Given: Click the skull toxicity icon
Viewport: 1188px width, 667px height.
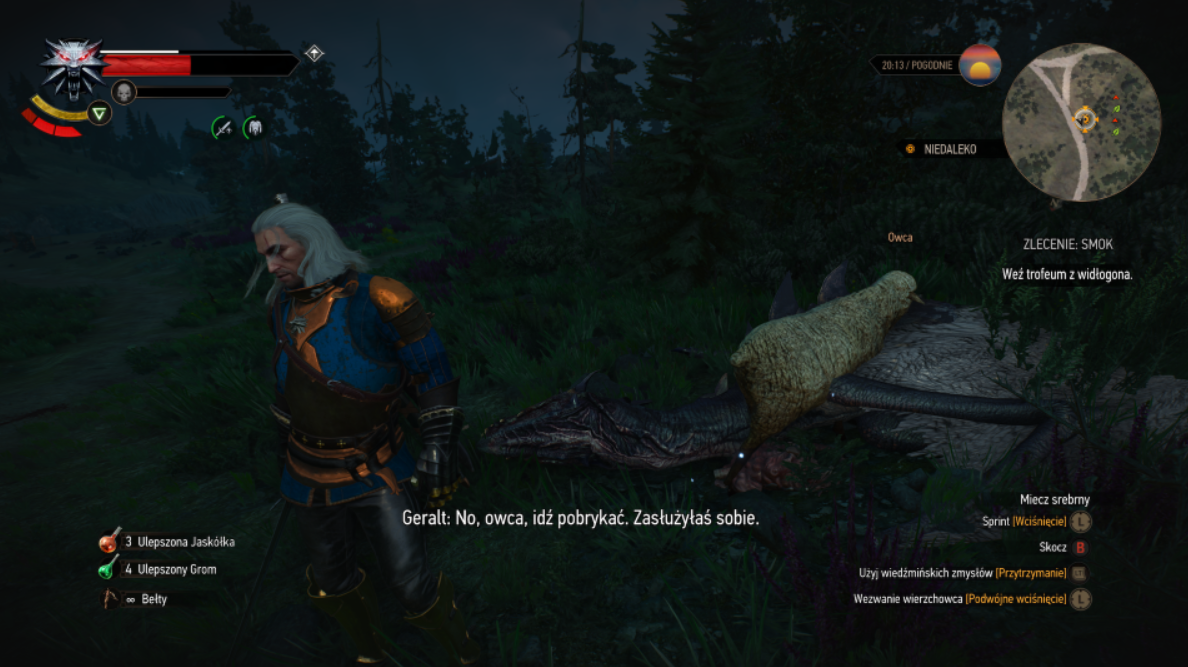Looking at the screenshot, I should [123, 92].
